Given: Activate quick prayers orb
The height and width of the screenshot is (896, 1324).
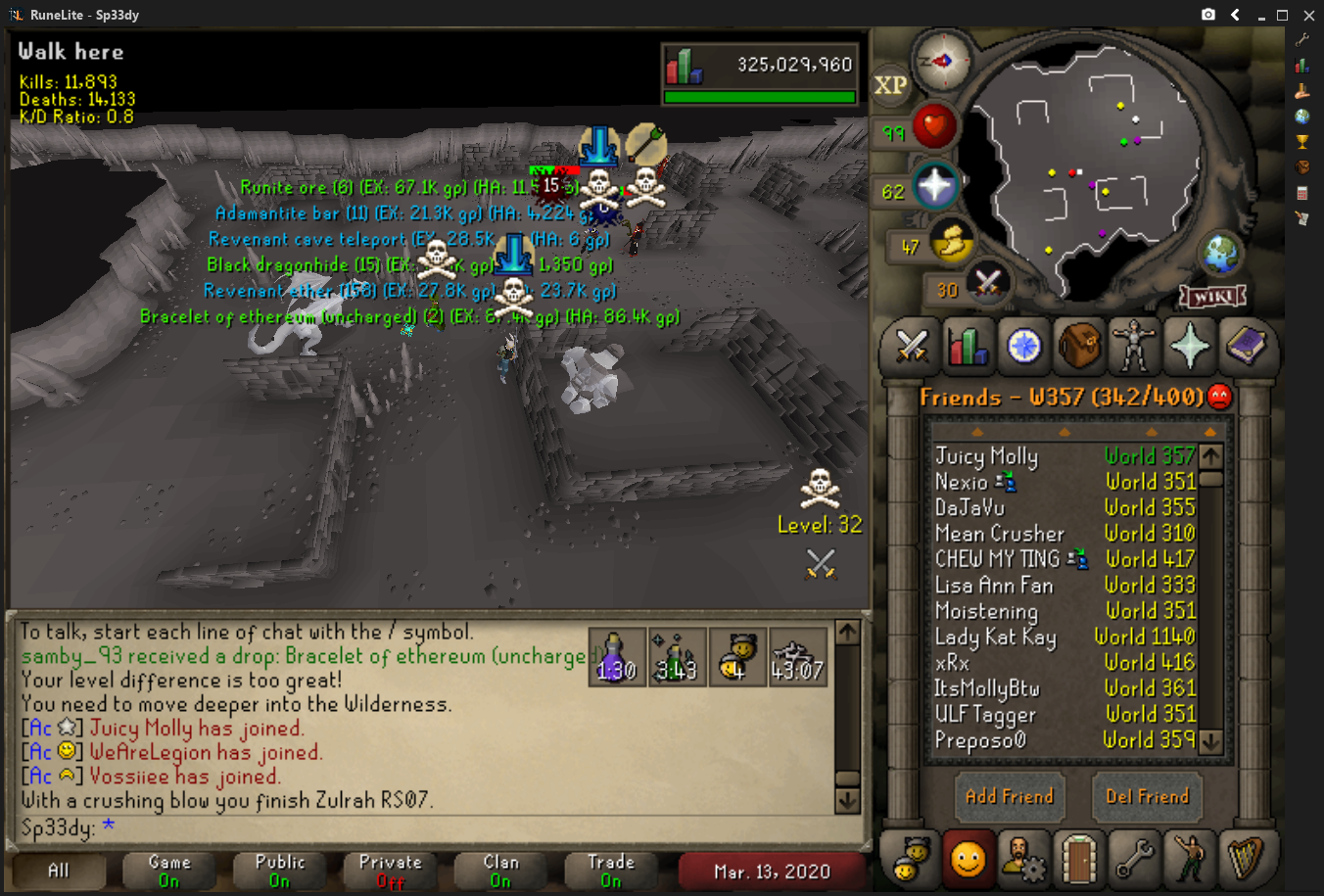Looking at the screenshot, I should point(935,186).
